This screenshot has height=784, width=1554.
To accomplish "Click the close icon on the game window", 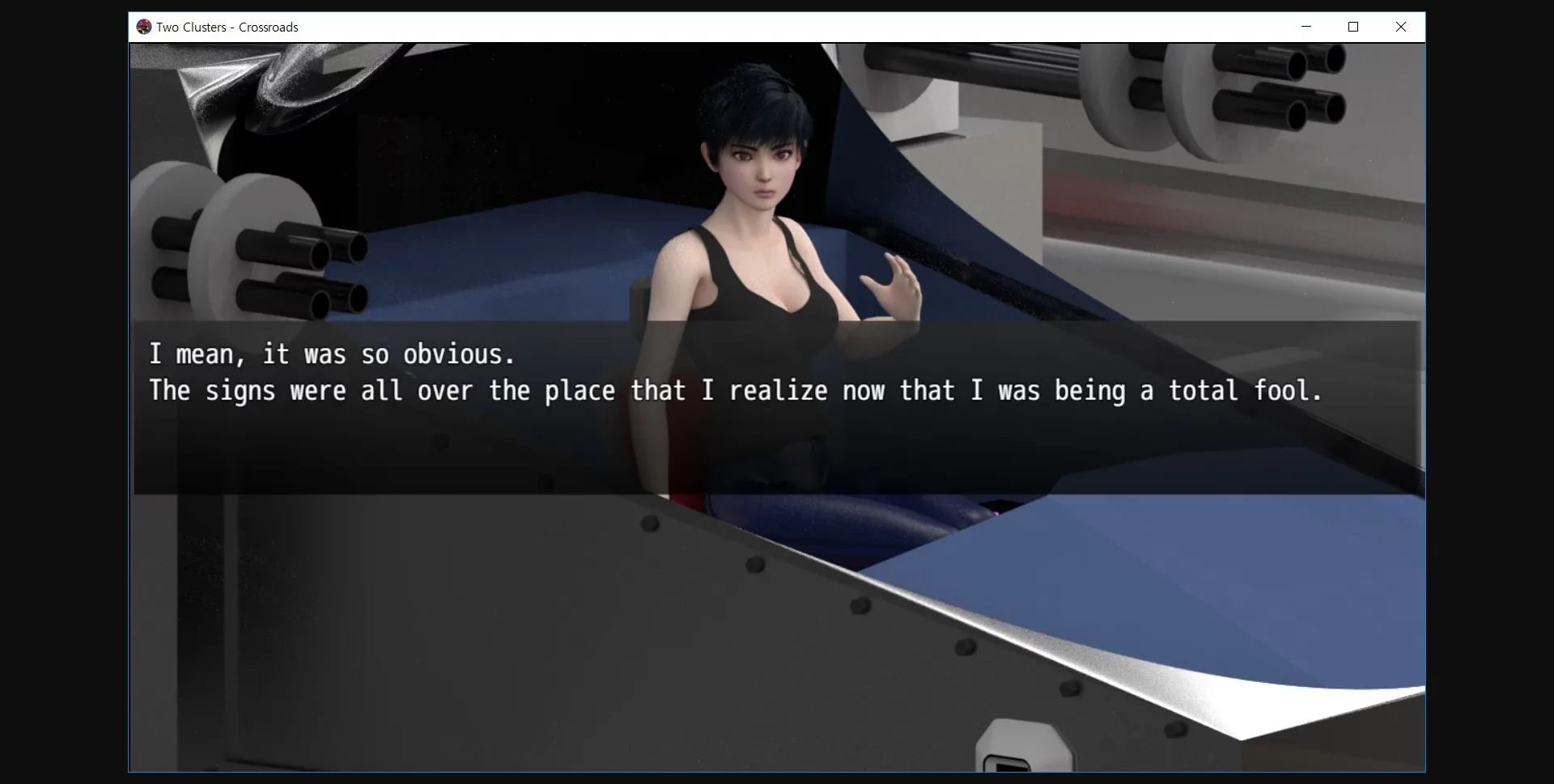I will click(1400, 27).
